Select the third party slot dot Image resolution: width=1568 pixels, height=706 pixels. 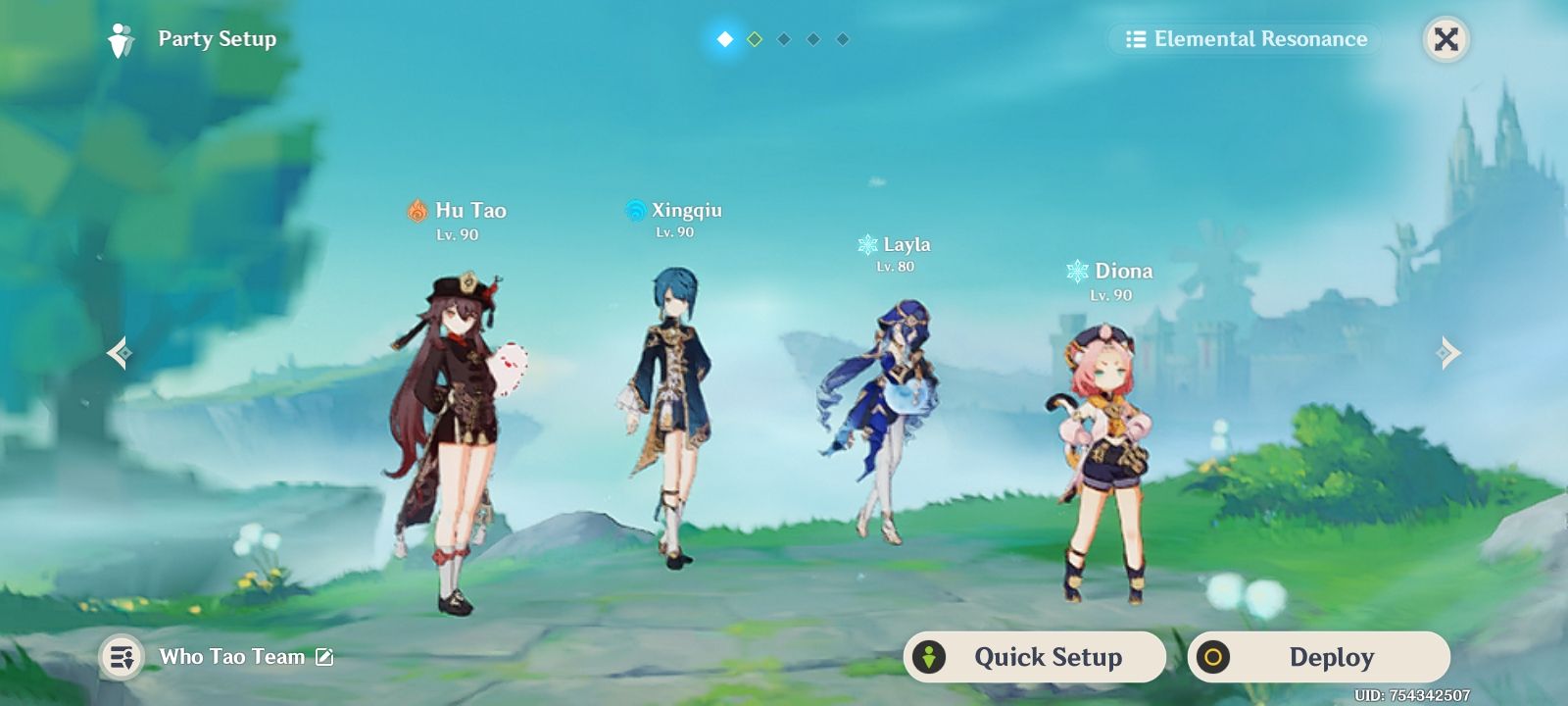tap(782, 39)
